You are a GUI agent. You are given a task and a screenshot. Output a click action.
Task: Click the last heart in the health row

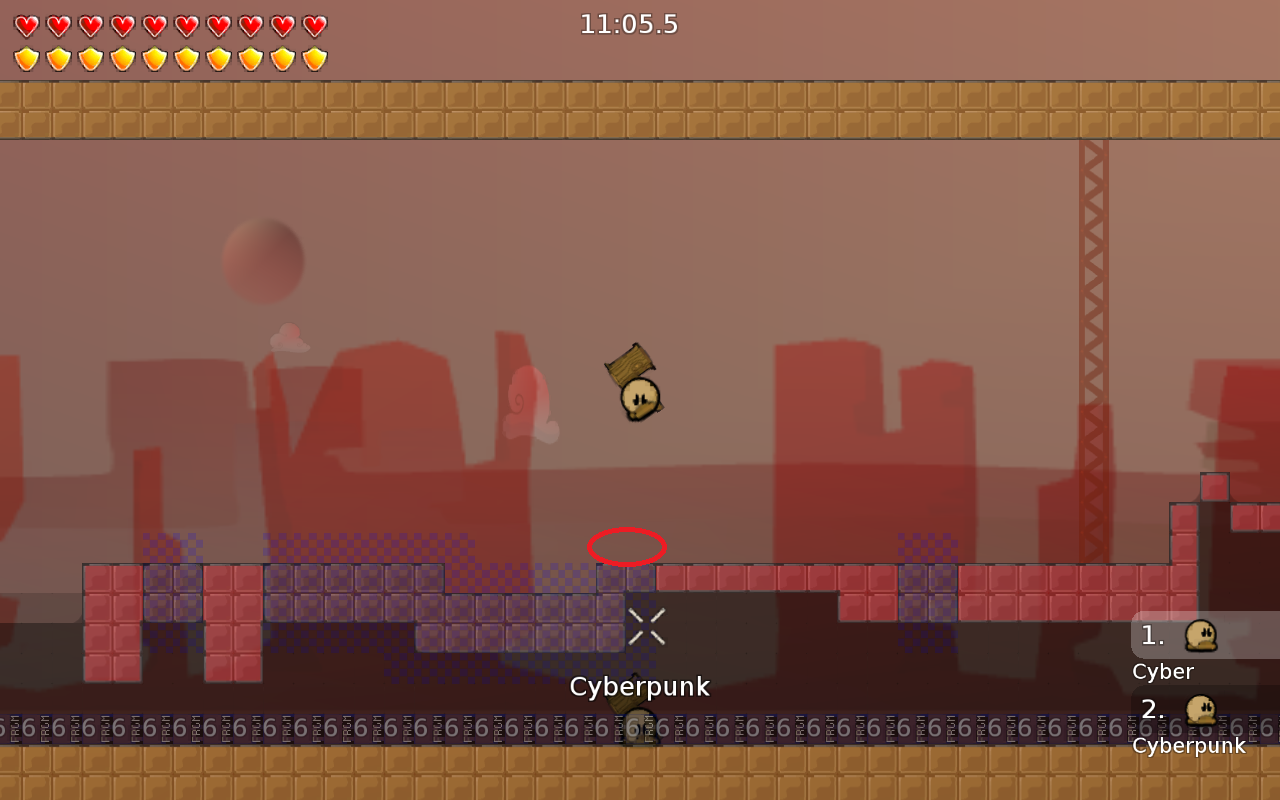coord(314,24)
